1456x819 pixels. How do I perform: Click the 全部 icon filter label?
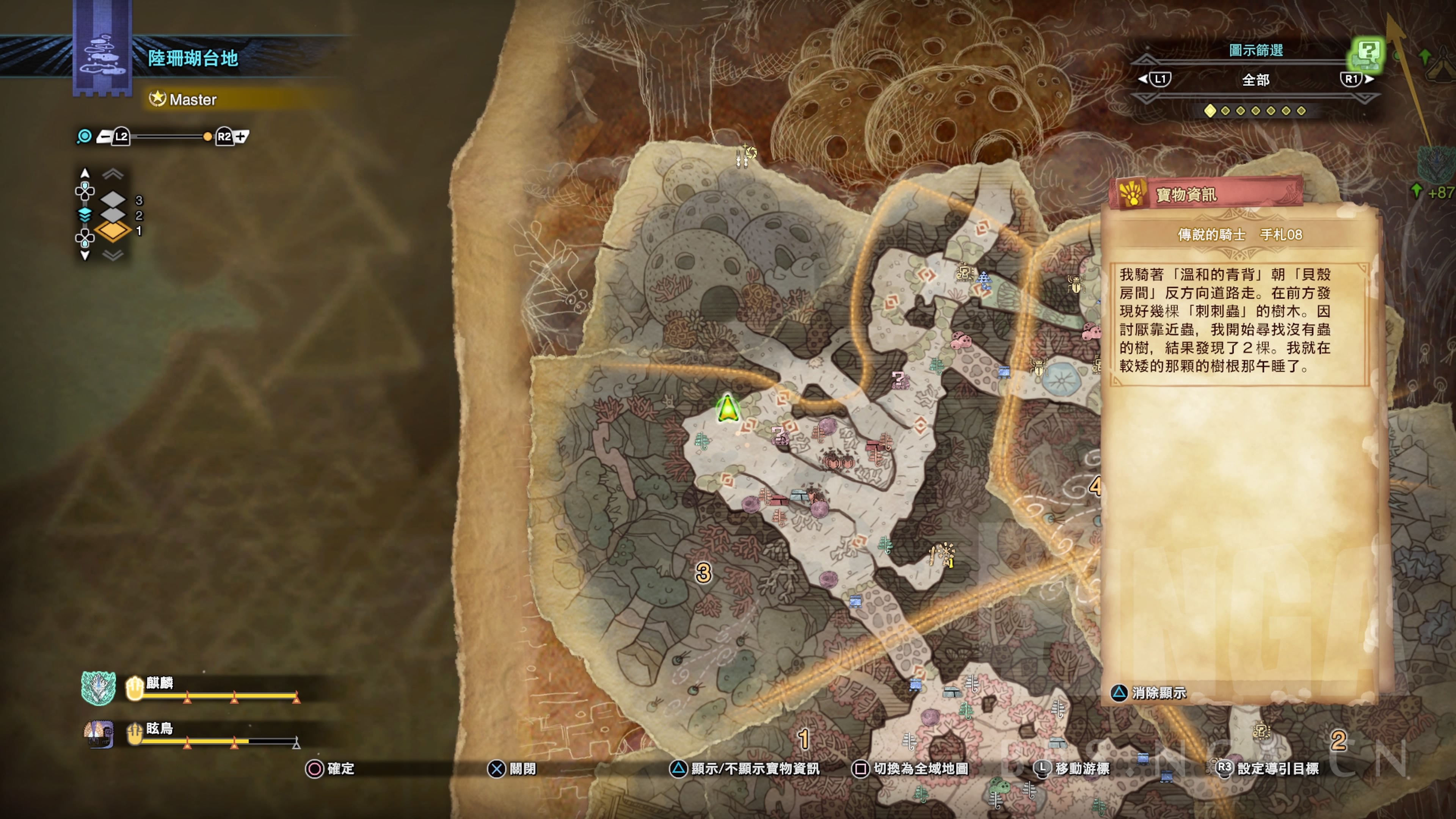1255,80
